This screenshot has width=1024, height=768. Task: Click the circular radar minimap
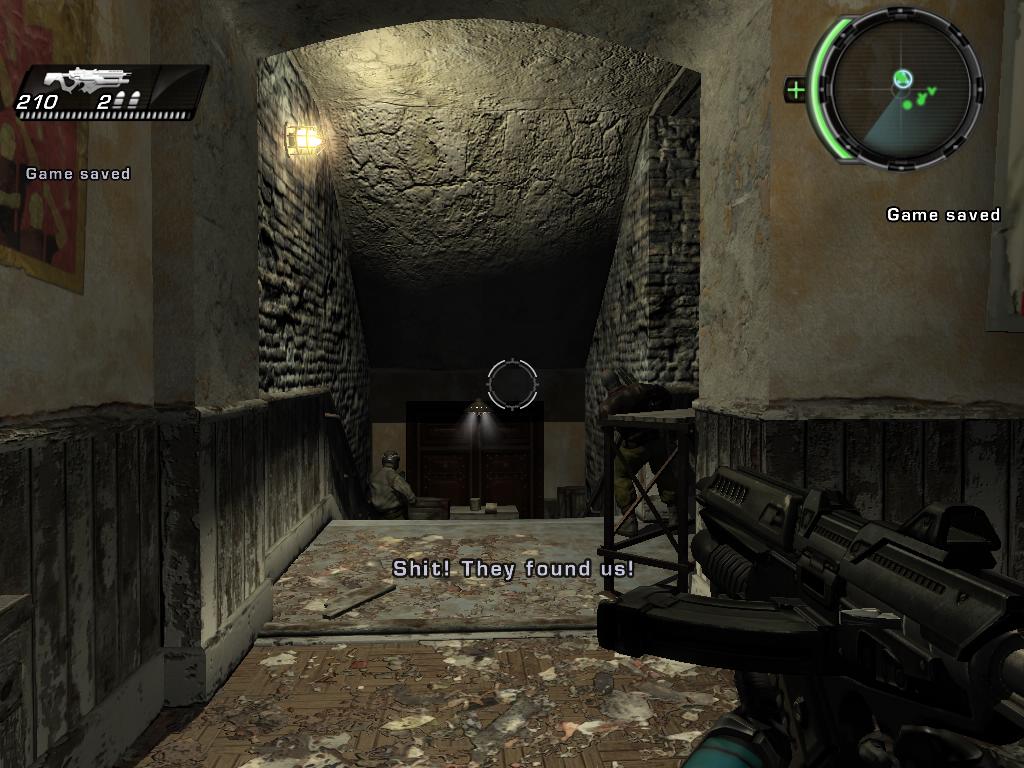pyautogui.click(x=902, y=88)
